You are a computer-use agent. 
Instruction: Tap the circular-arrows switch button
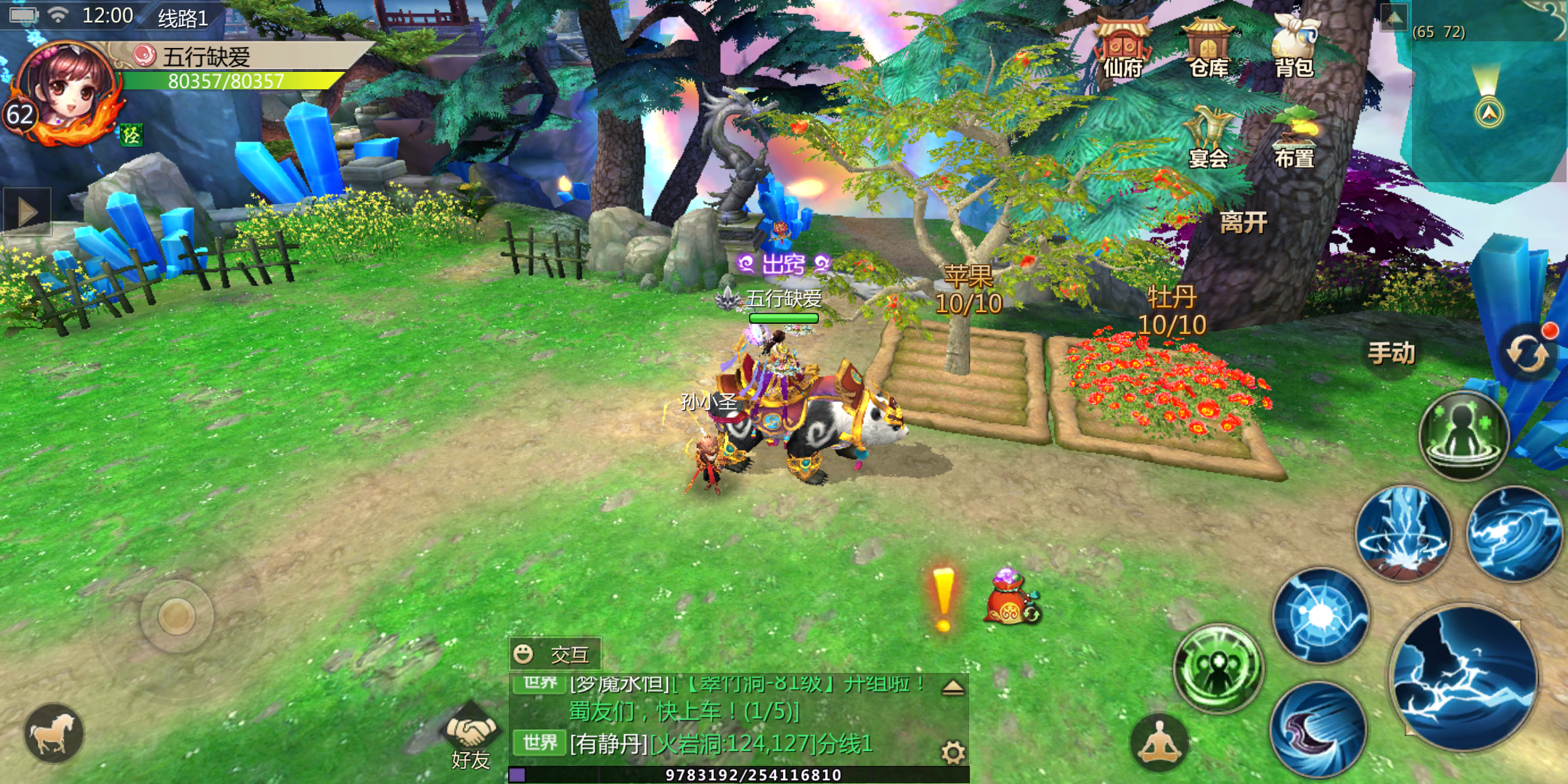click(1527, 354)
